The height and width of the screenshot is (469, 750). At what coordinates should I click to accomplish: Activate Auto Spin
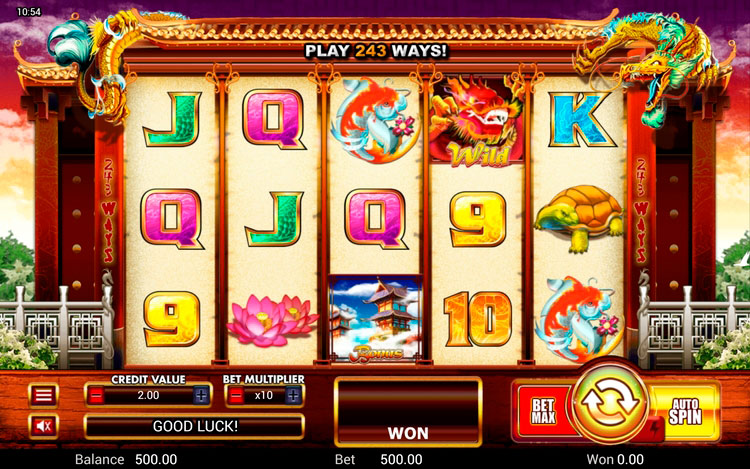tap(685, 411)
